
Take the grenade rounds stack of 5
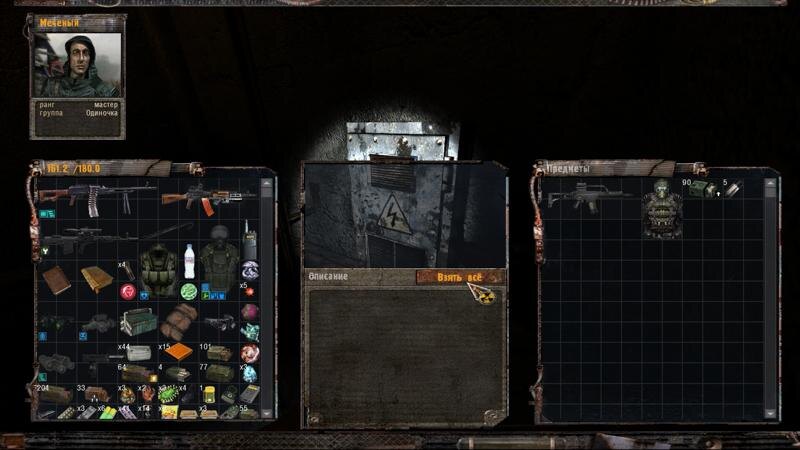[x=732, y=188]
